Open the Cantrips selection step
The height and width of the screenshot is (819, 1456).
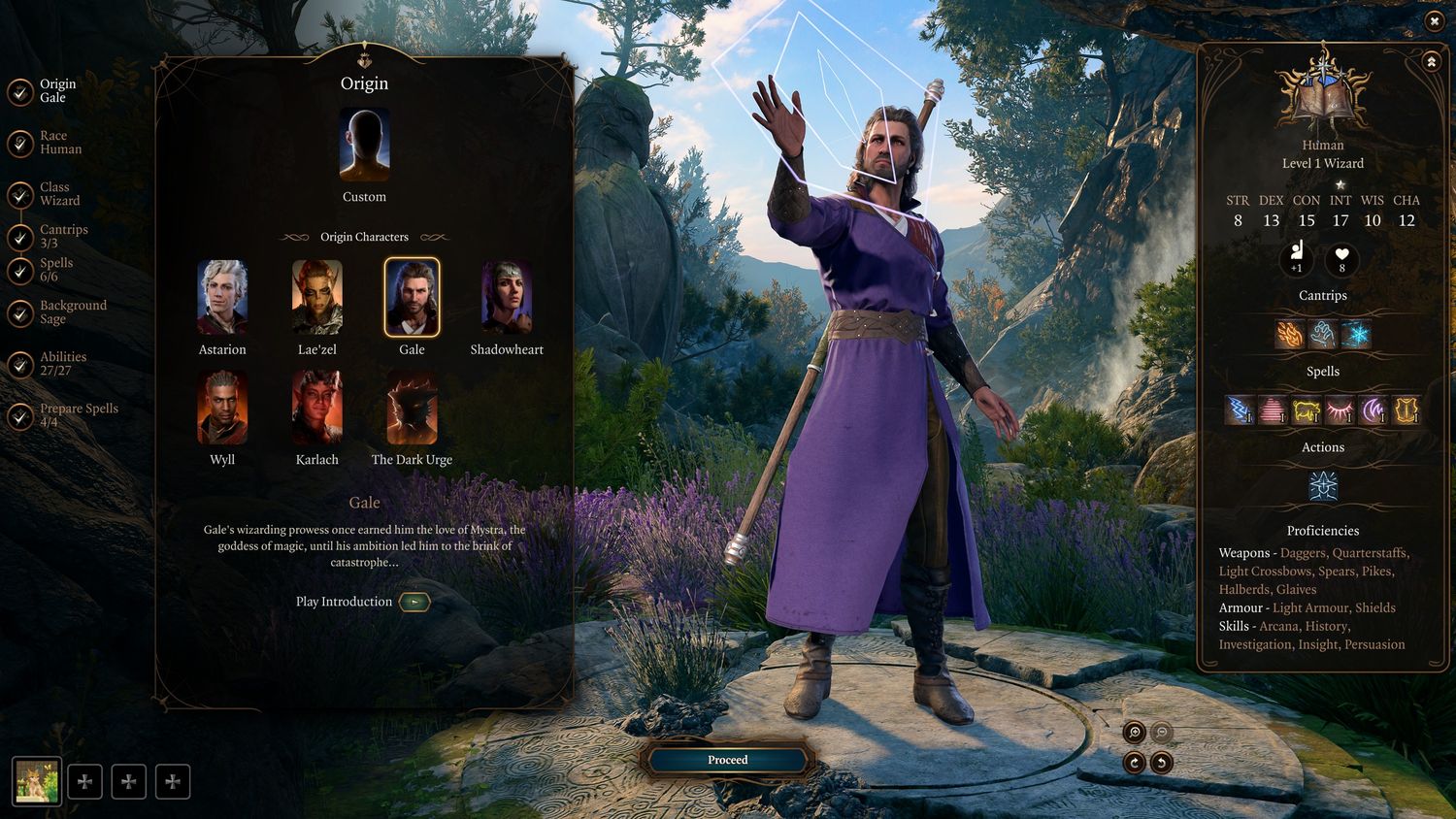tap(62, 237)
